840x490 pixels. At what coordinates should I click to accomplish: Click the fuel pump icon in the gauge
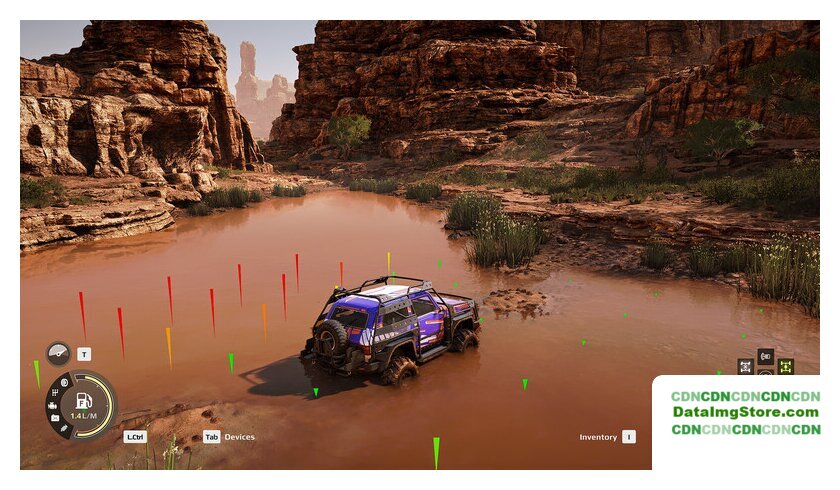pos(83,400)
